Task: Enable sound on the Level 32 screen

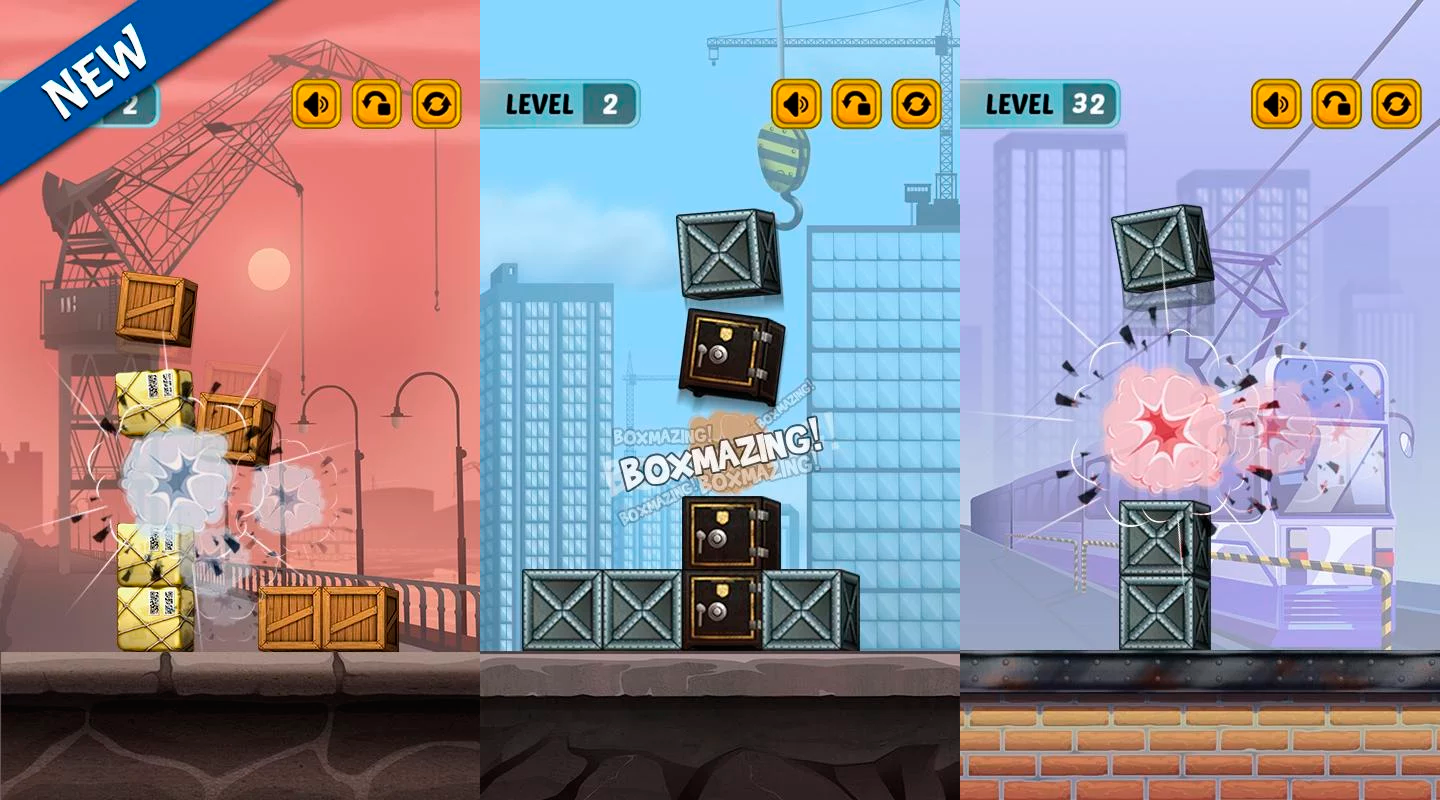Action: (1276, 102)
